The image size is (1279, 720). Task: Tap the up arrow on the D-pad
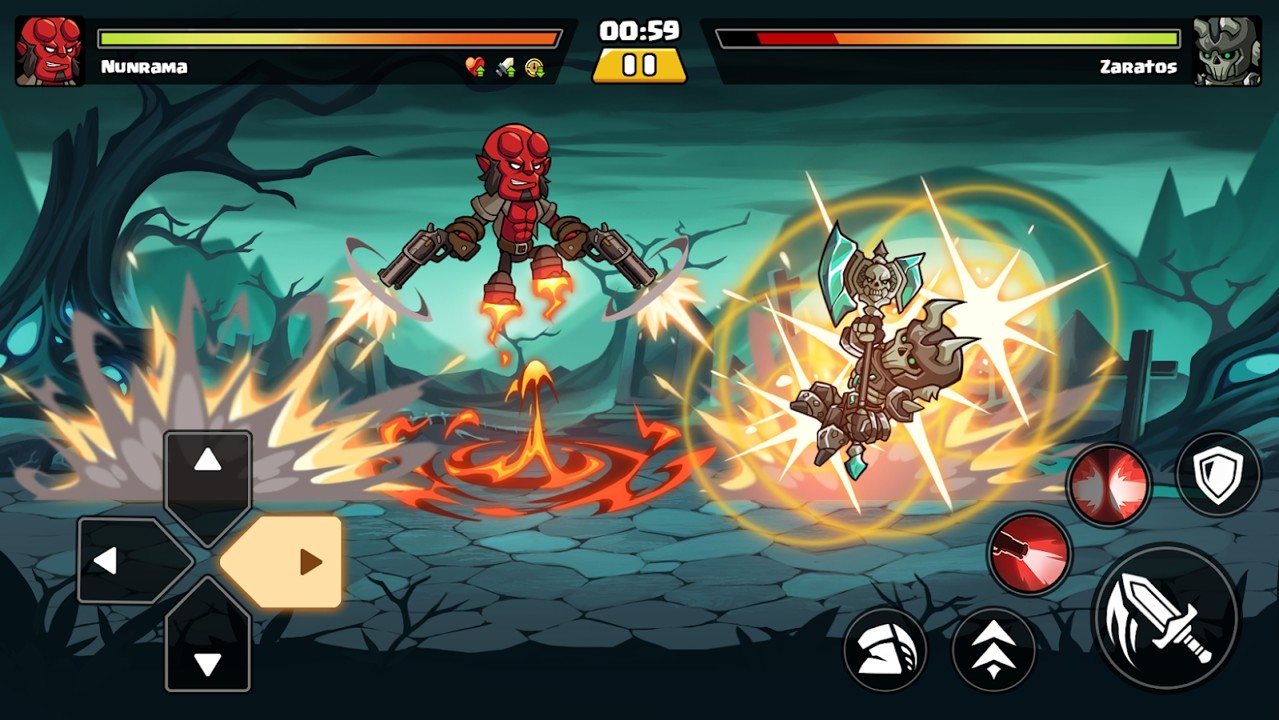(x=207, y=478)
